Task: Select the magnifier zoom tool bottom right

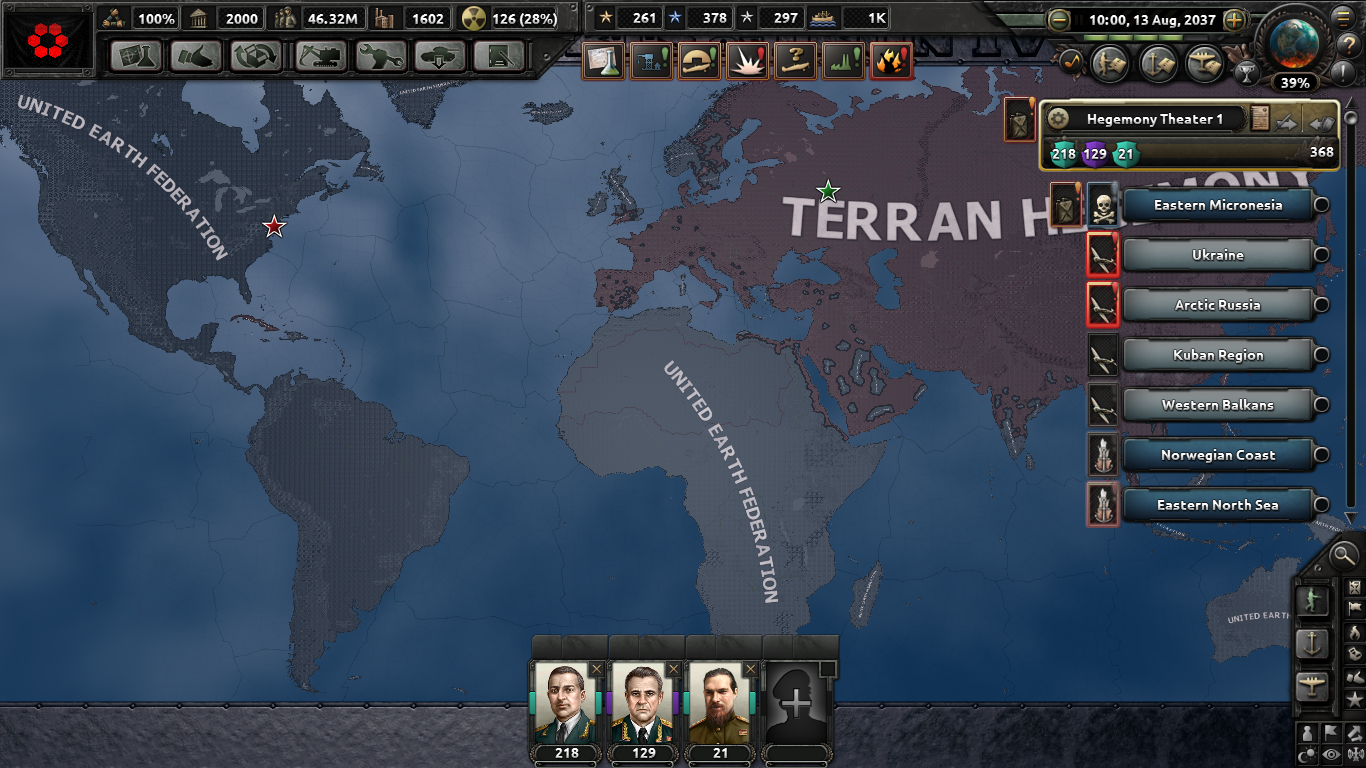Action: pyautogui.click(x=1343, y=556)
